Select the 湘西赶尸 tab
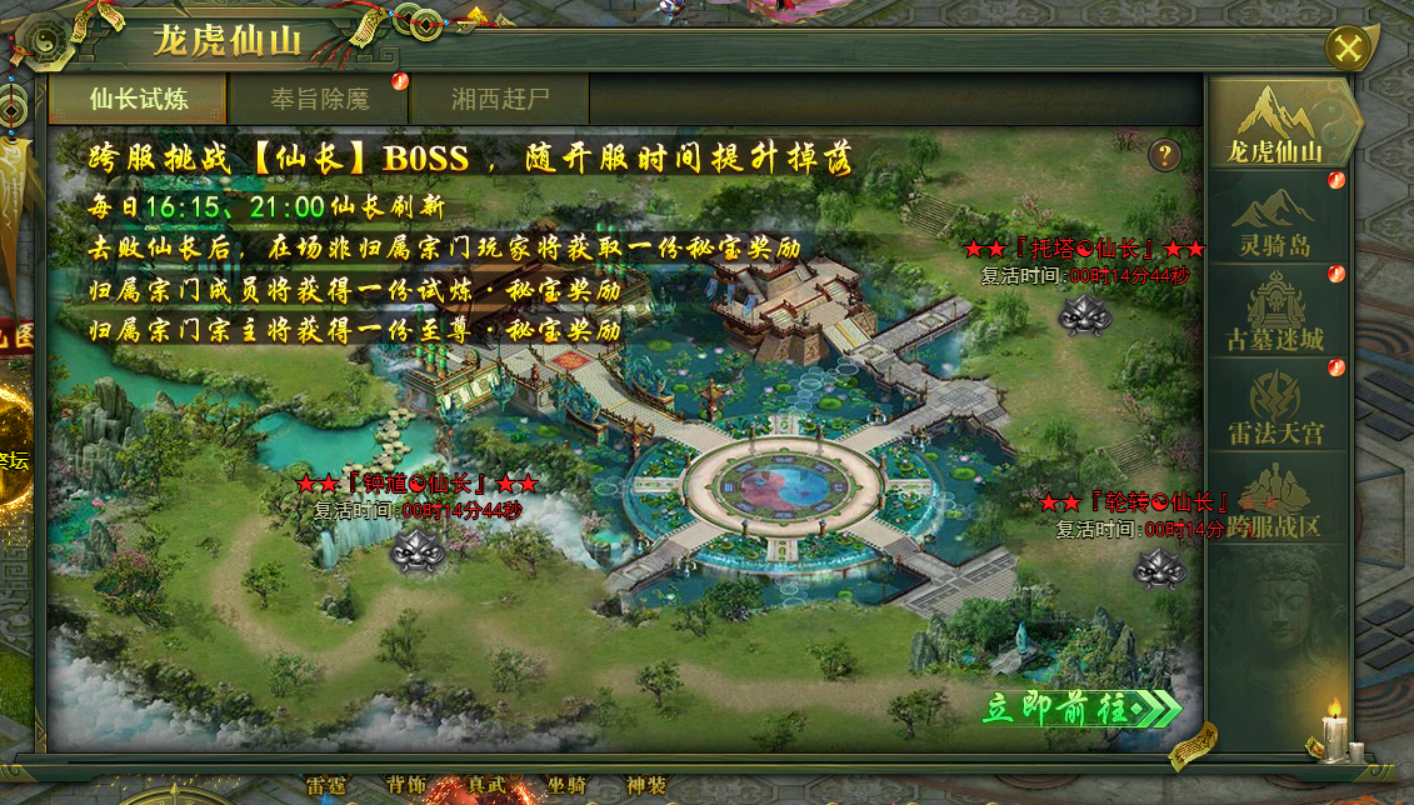The height and width of the screenshot is (805, 1414). pos(500,99)
